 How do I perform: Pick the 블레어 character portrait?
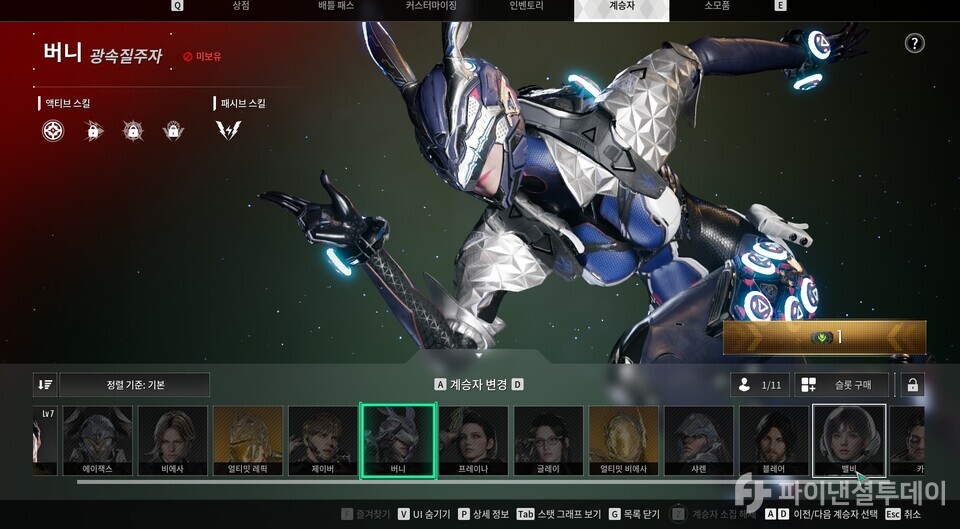click(x=774, y=440)
